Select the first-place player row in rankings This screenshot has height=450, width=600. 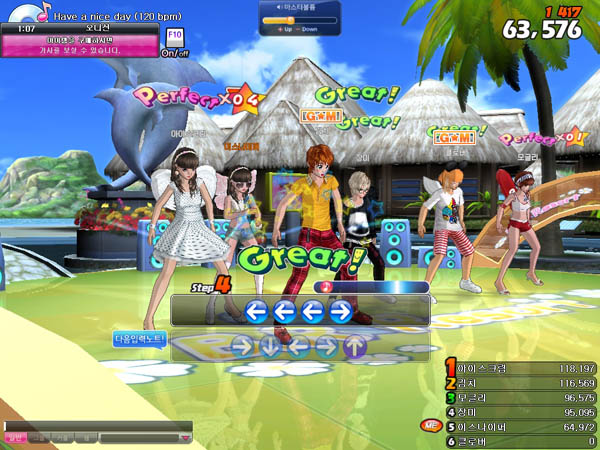(x=520, y=368)
